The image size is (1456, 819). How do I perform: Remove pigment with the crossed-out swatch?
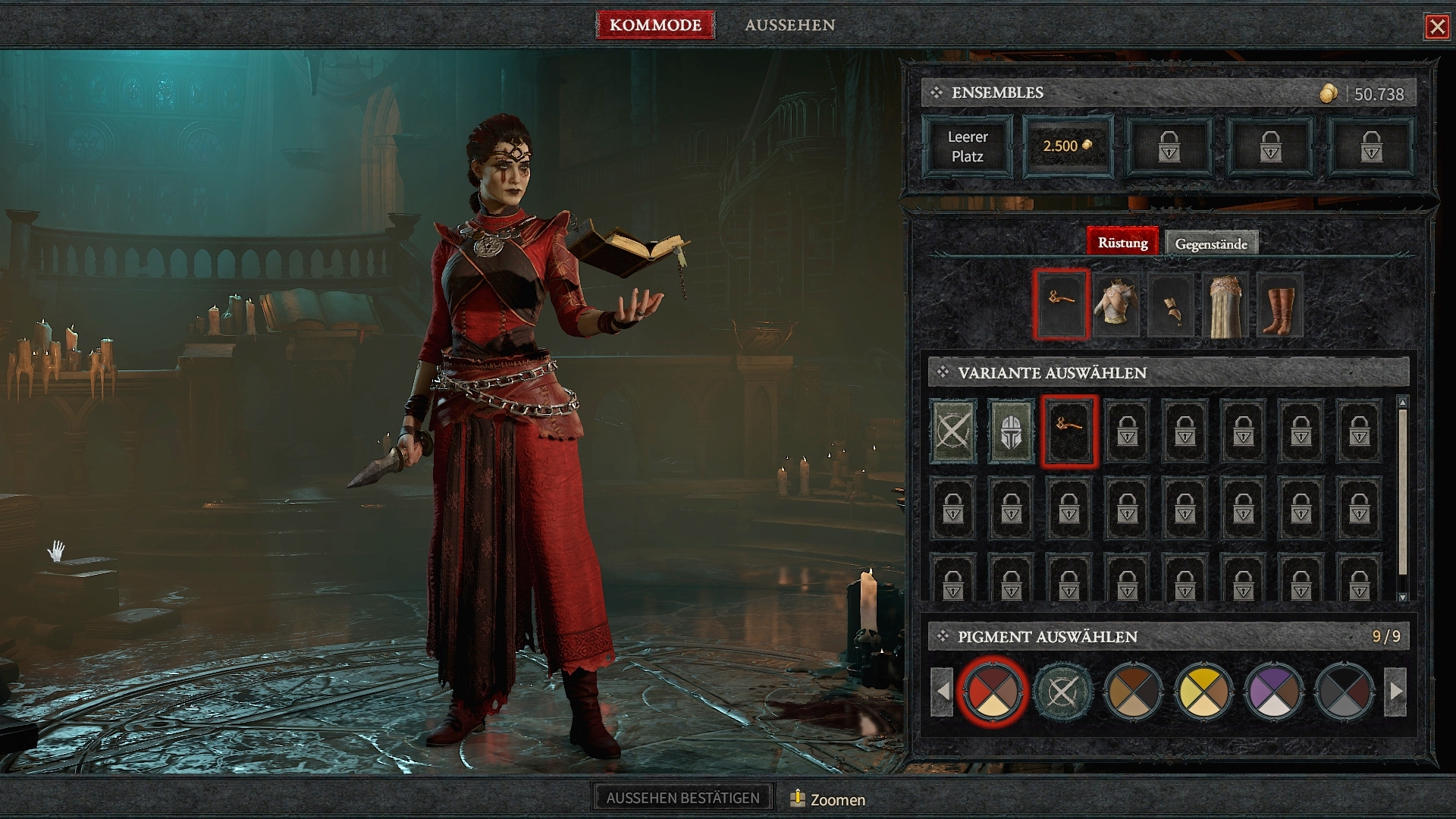1062,692
